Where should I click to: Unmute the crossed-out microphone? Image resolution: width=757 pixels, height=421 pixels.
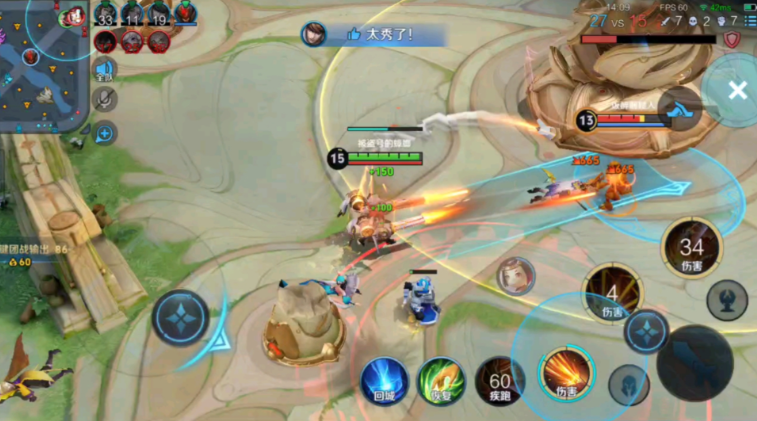tap(103, 99)
